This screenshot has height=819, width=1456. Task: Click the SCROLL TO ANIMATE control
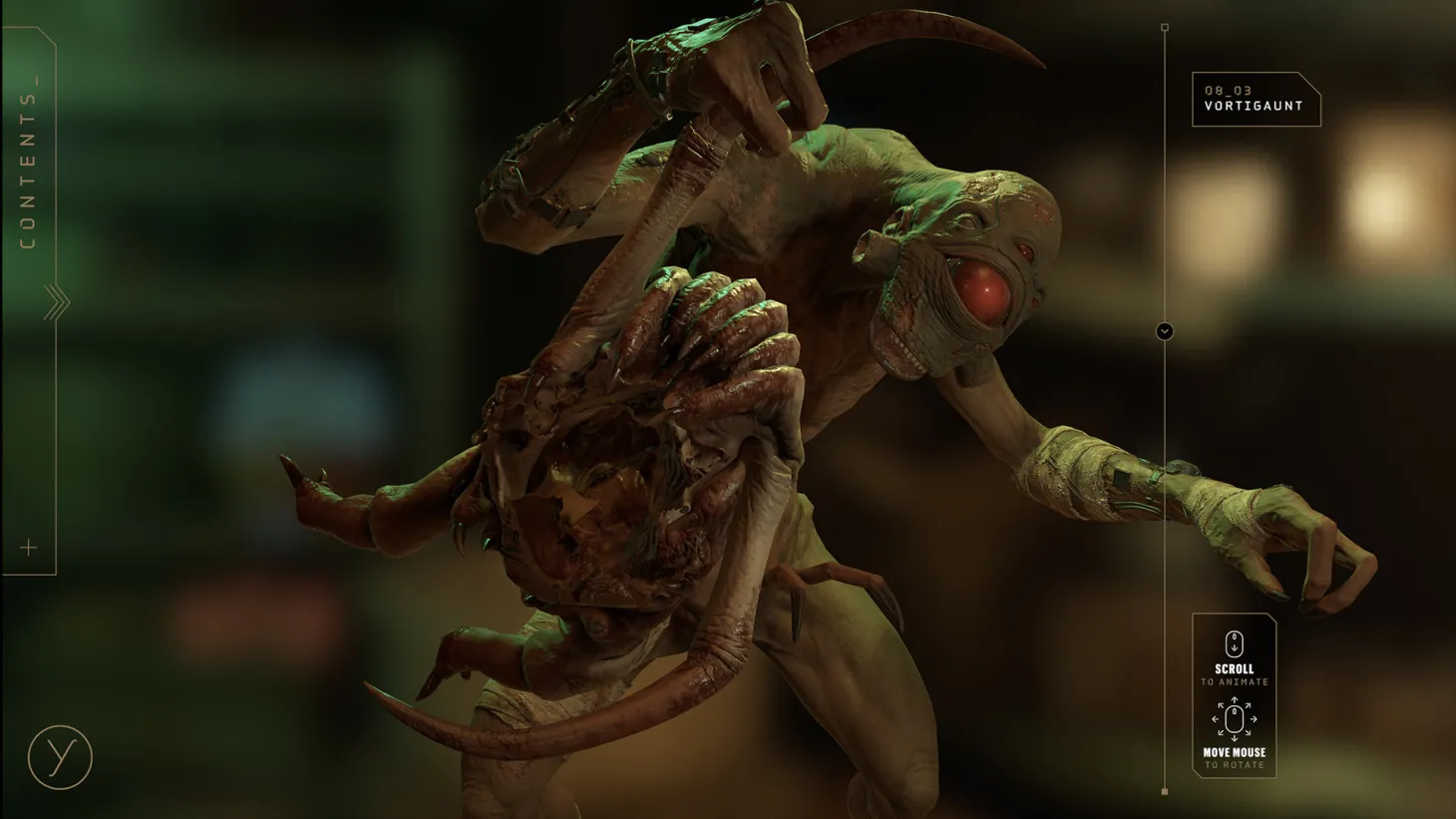1234,668
